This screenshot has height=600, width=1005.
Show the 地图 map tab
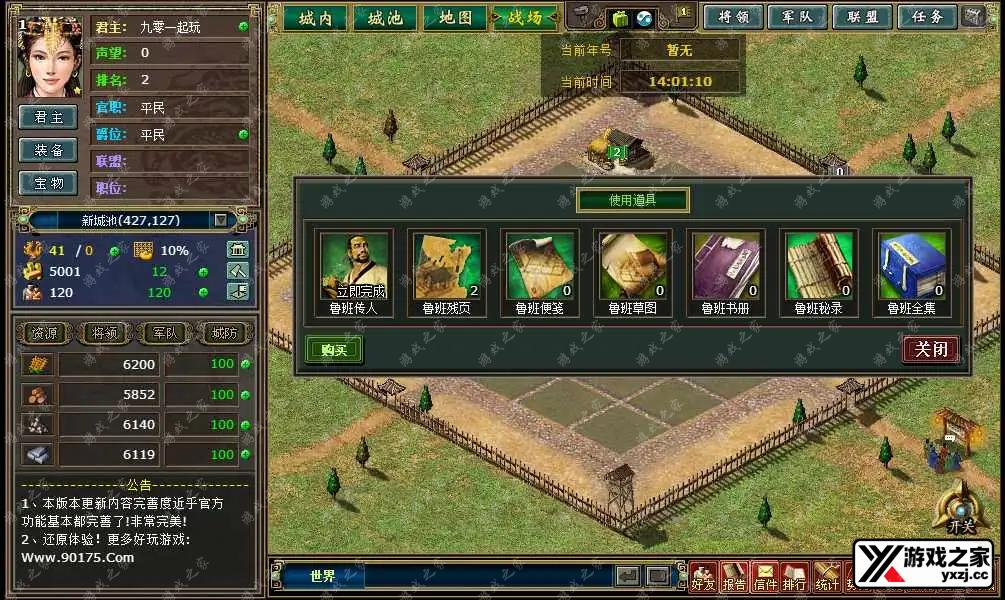(455, 18)
